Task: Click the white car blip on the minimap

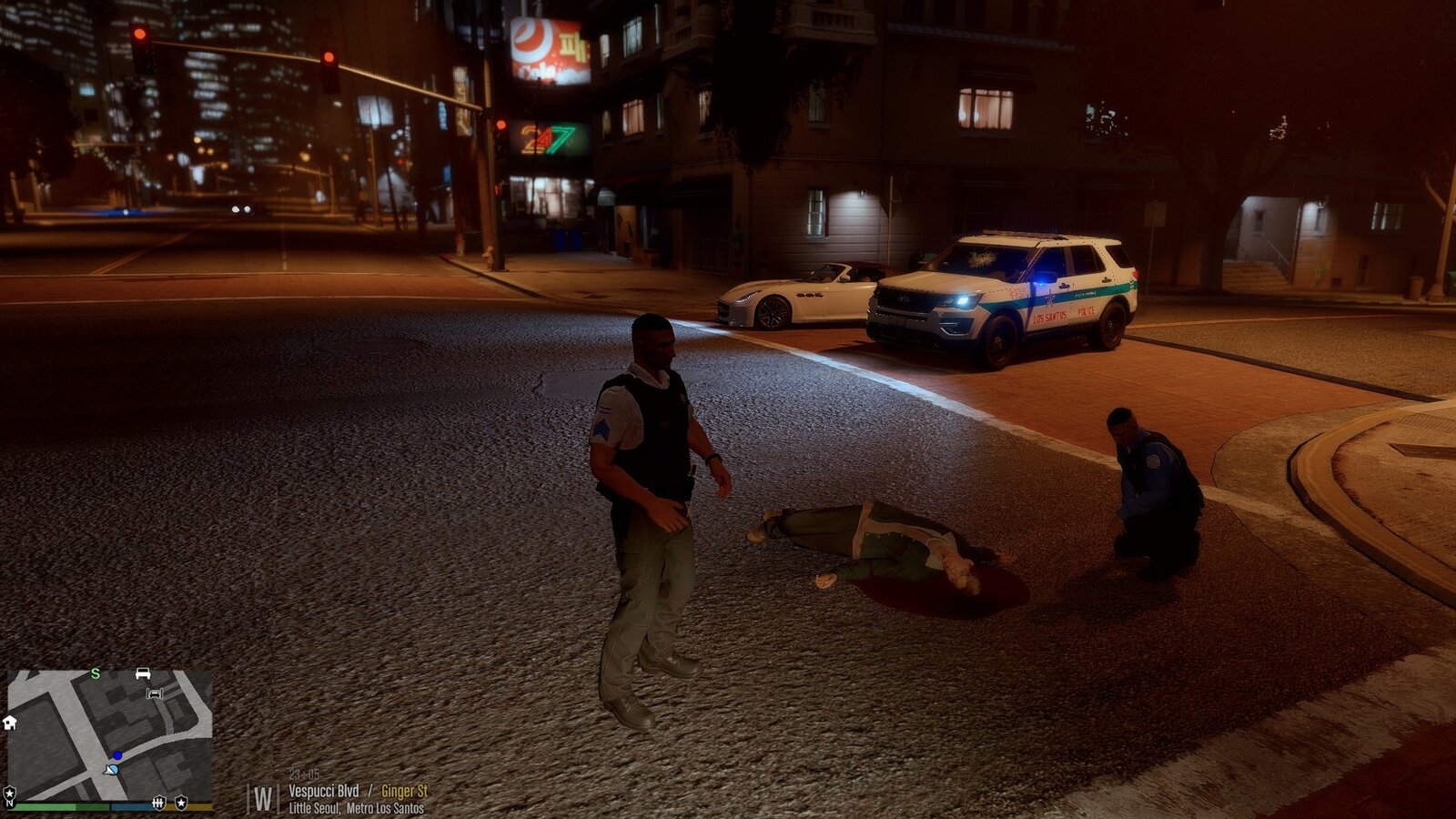Action: (x=143, y=673)
